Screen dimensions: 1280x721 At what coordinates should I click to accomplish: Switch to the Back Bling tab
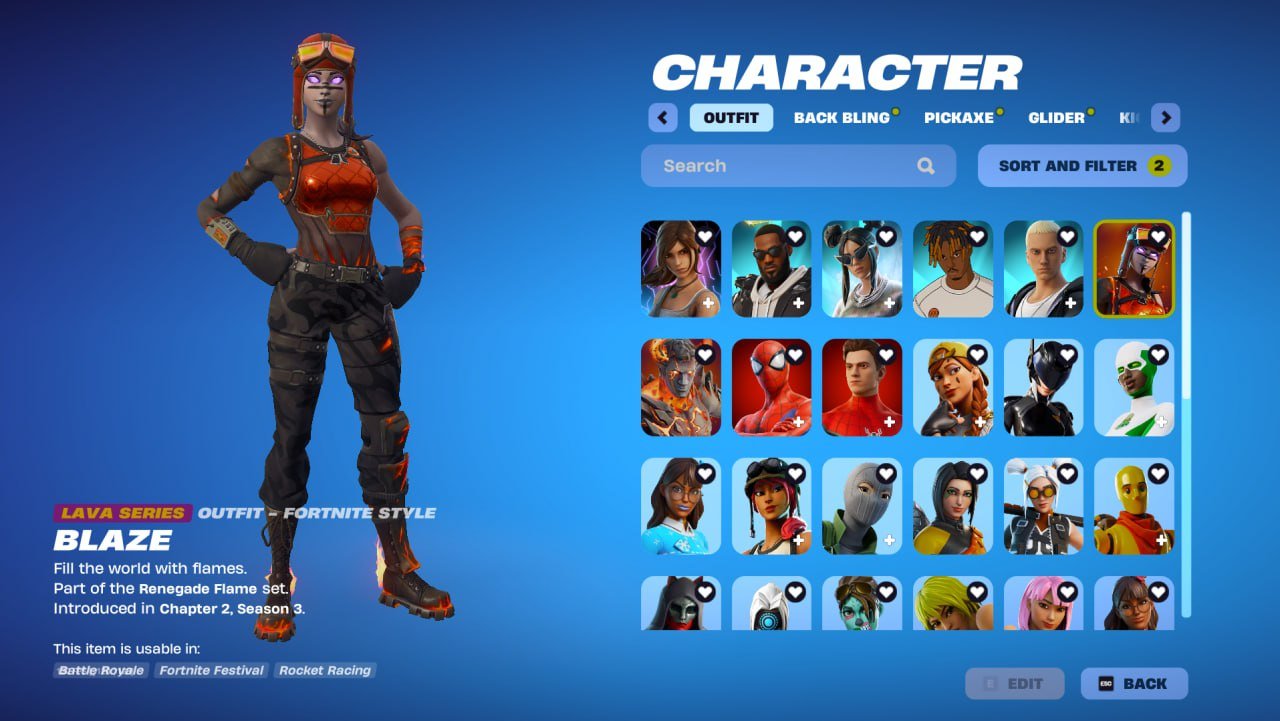point(843,117)
